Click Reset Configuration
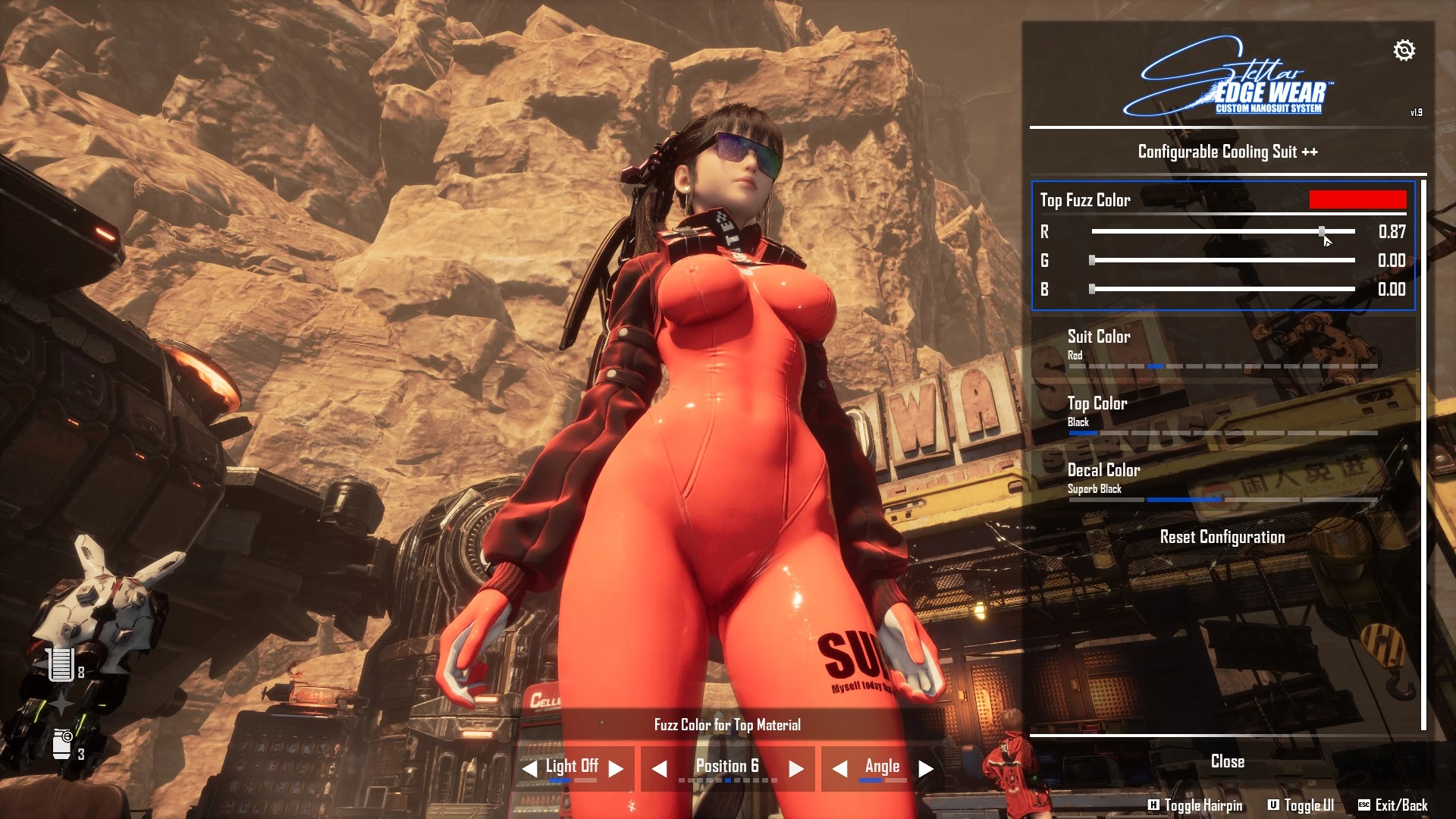1456x819 pixels. tap(1222, 537)
